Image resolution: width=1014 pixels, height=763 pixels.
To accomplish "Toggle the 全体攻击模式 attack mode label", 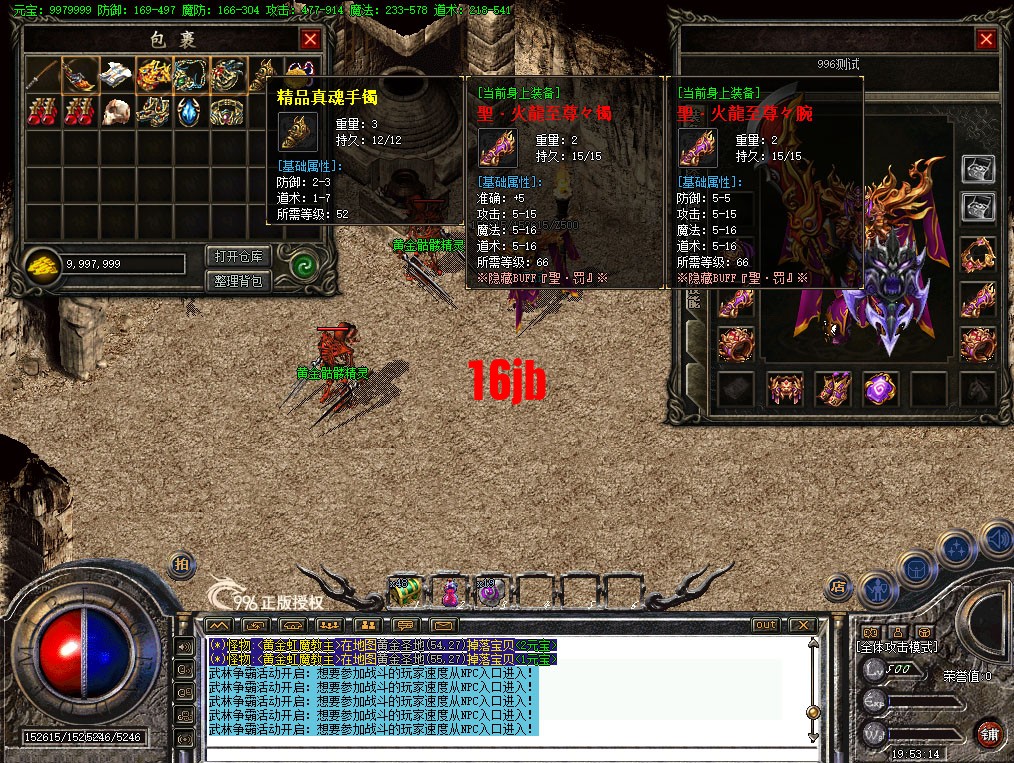I will [x=898, y=647].
